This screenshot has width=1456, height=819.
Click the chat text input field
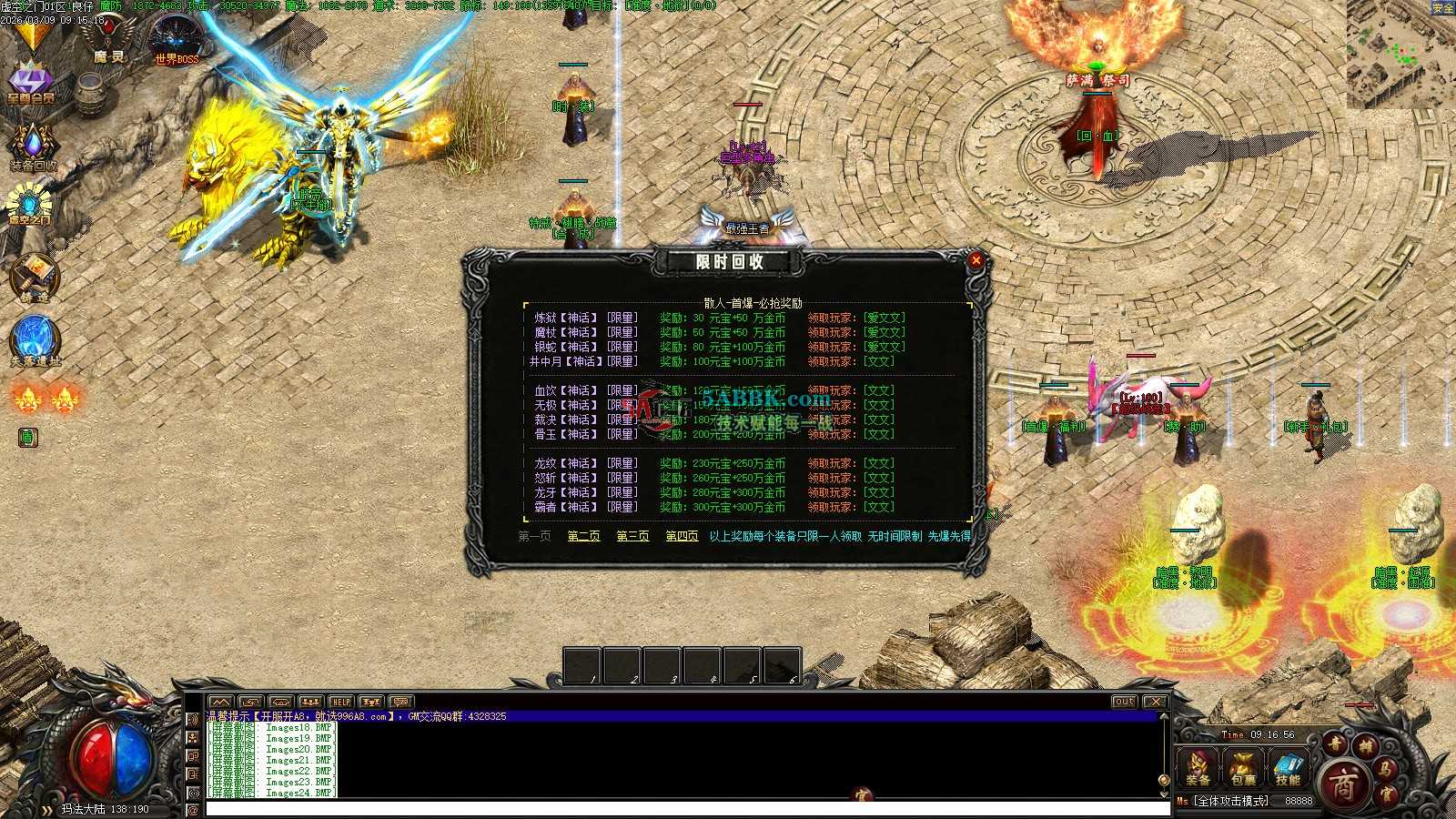[682, 808]
